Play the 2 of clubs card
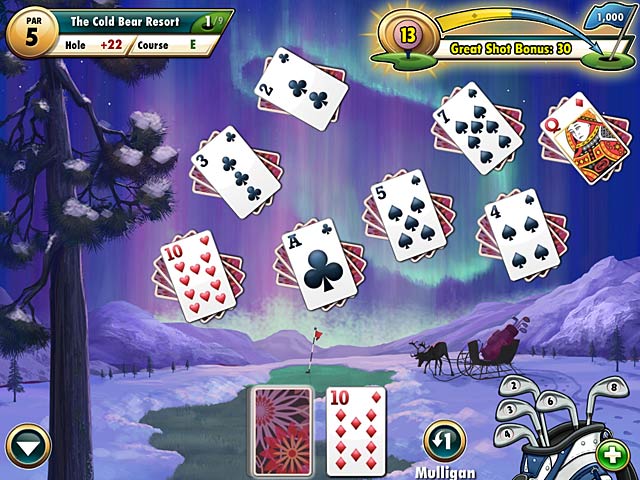640x480 pixels. click(300, 91)
